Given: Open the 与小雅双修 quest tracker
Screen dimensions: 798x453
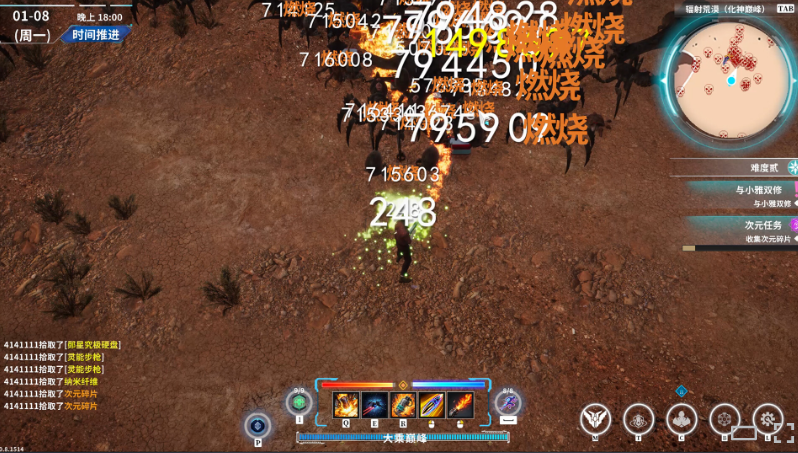Looking at the screenshot, I should click(762, 189).
